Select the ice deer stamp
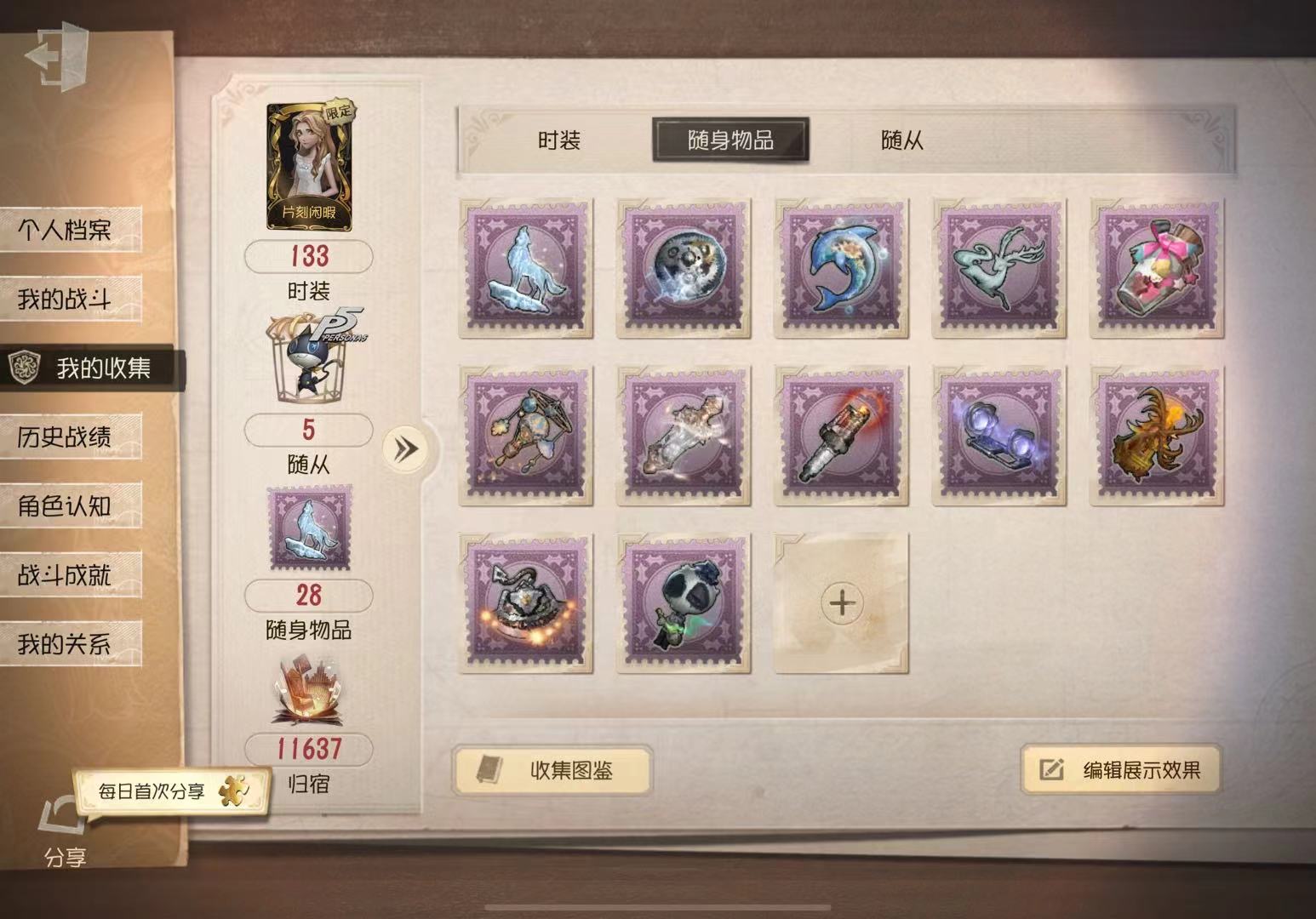Screen dimensions: 1316x919 (x=999, y=267)
